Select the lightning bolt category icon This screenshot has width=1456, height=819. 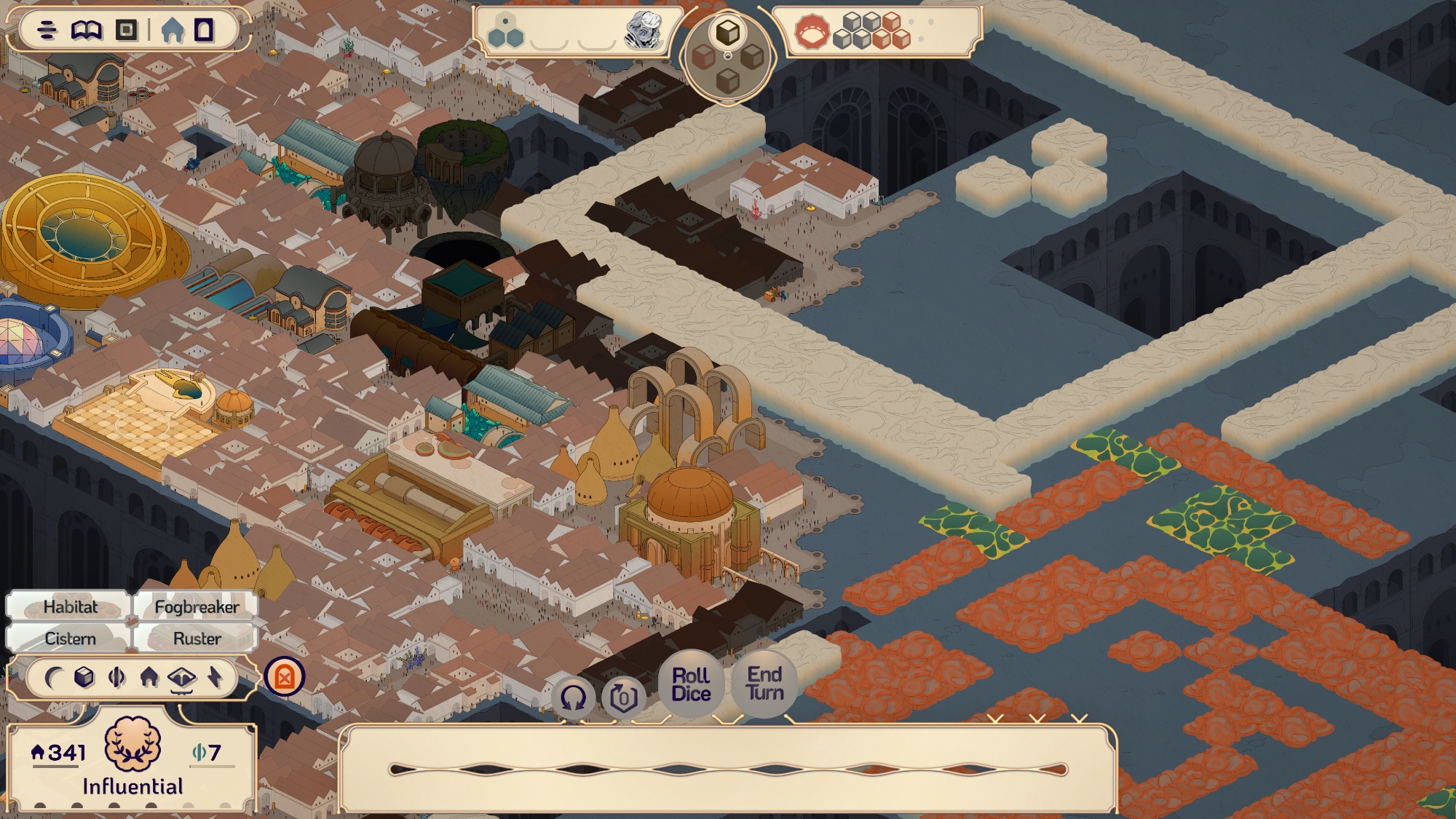click(215, 678)
